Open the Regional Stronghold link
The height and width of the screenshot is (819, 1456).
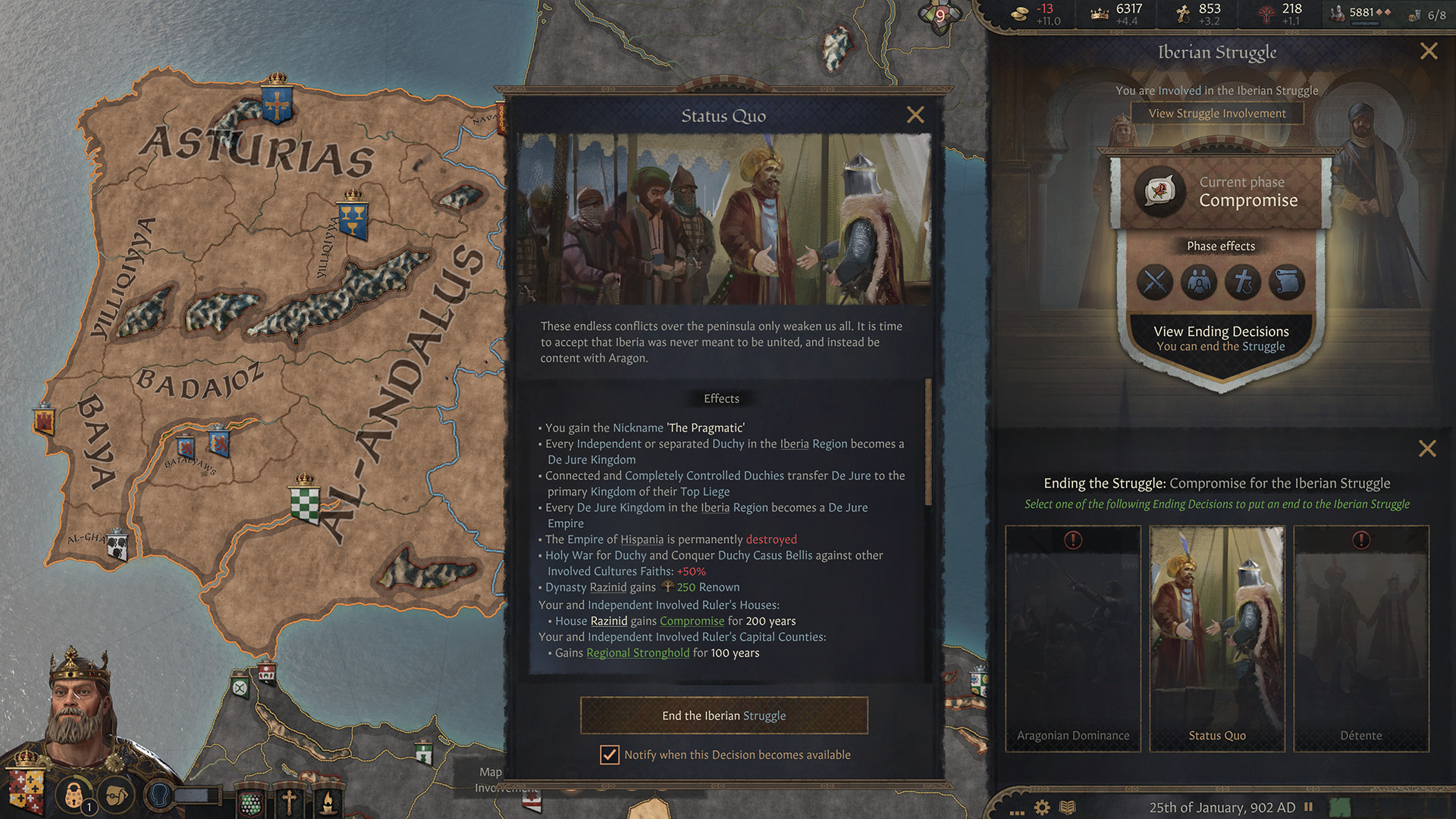click(637, 653)
